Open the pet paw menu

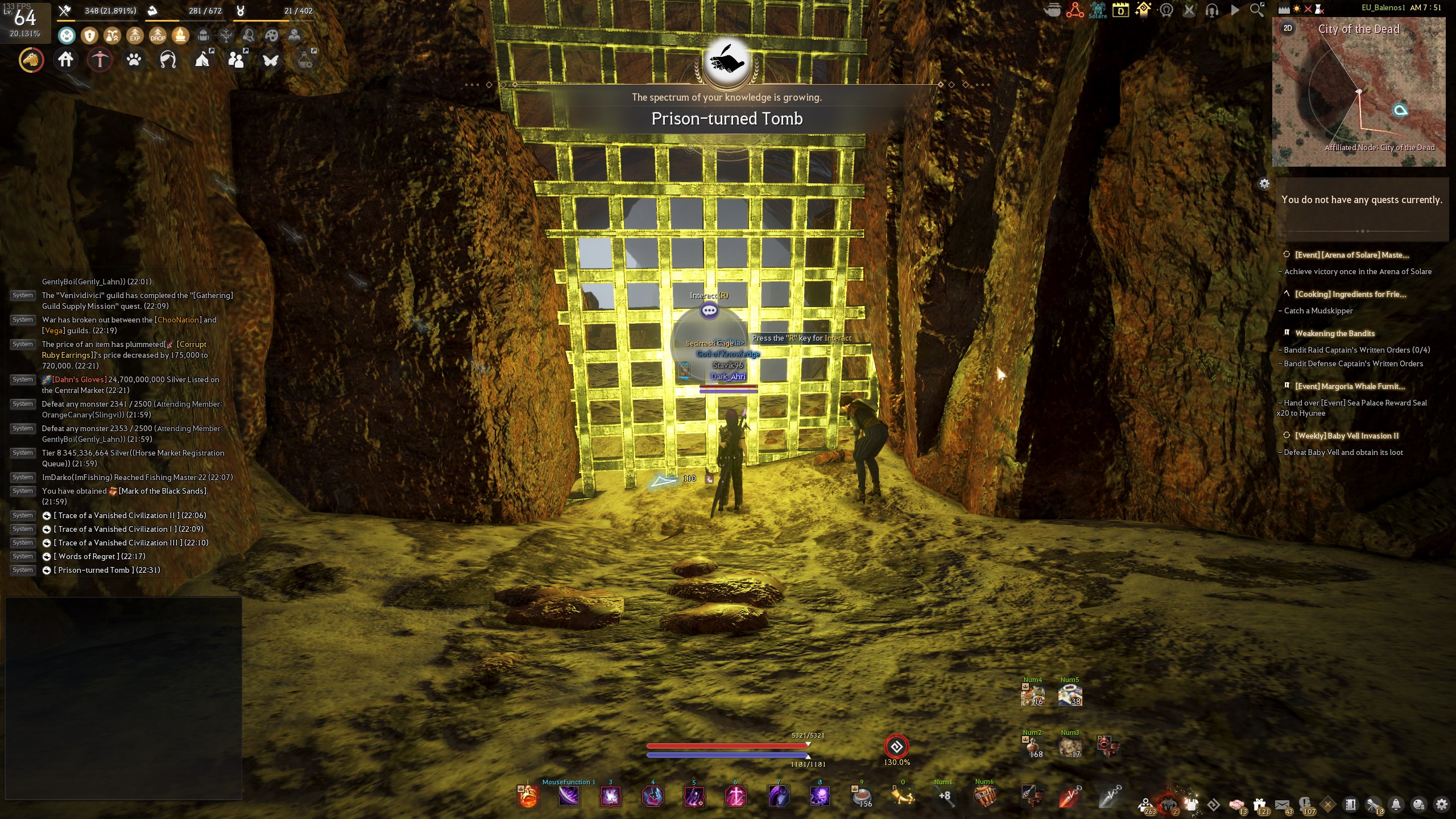point(134,60)
